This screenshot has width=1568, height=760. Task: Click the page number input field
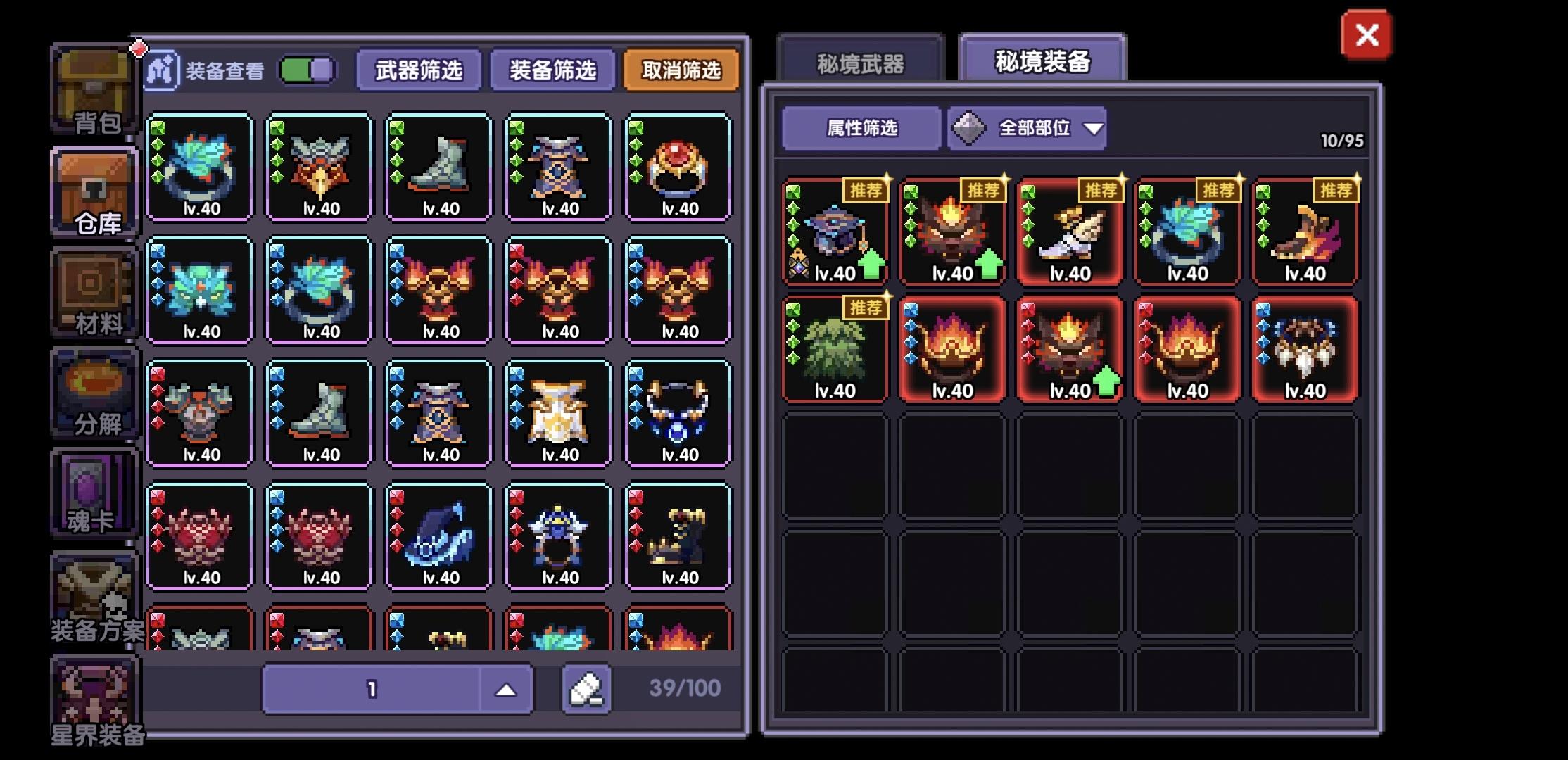(373, 688)
